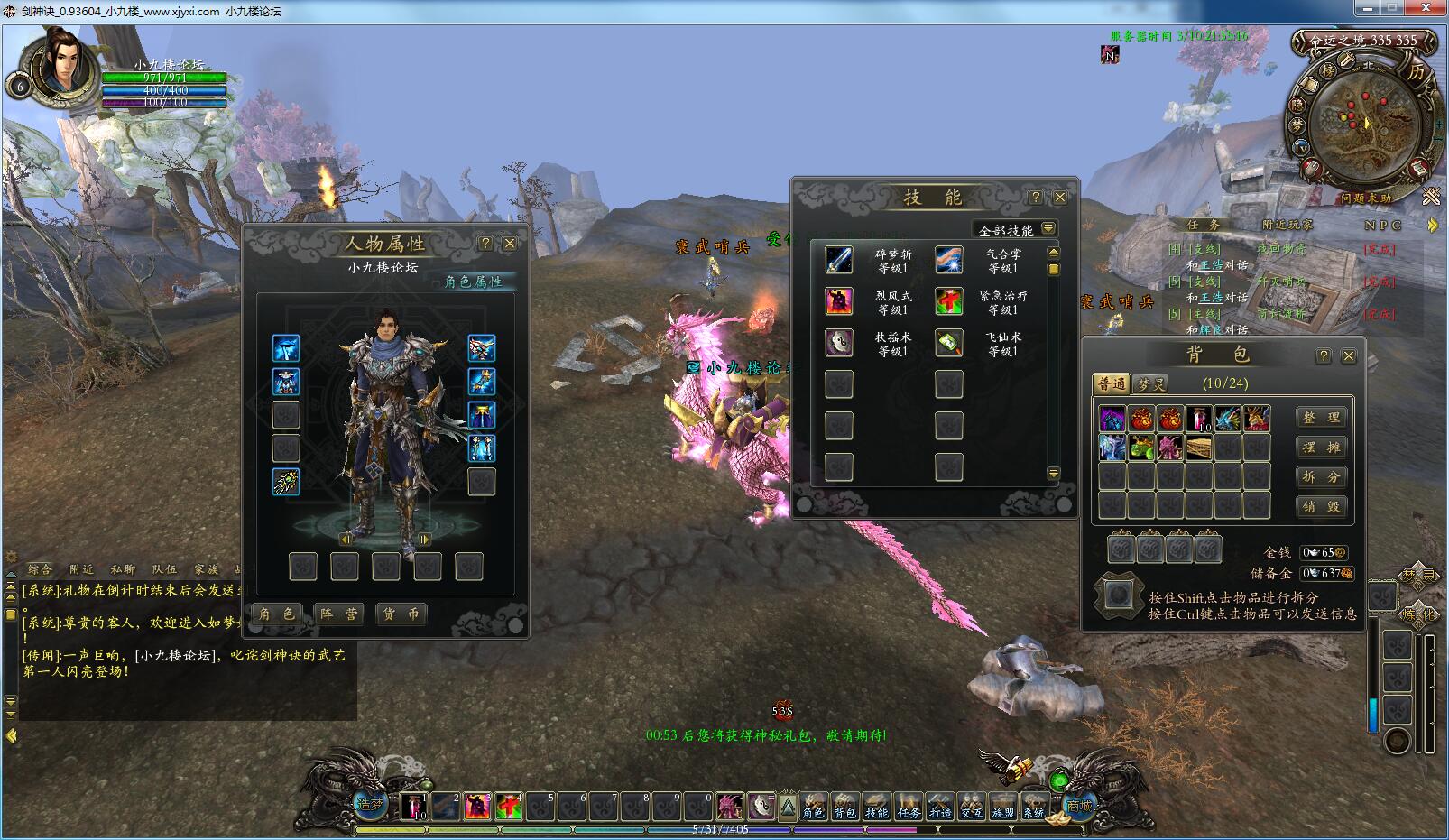Select the 碎梦斩 sword skill icon
The height and width of the screenshot is (840, 1449).
(x=839, y=260)
